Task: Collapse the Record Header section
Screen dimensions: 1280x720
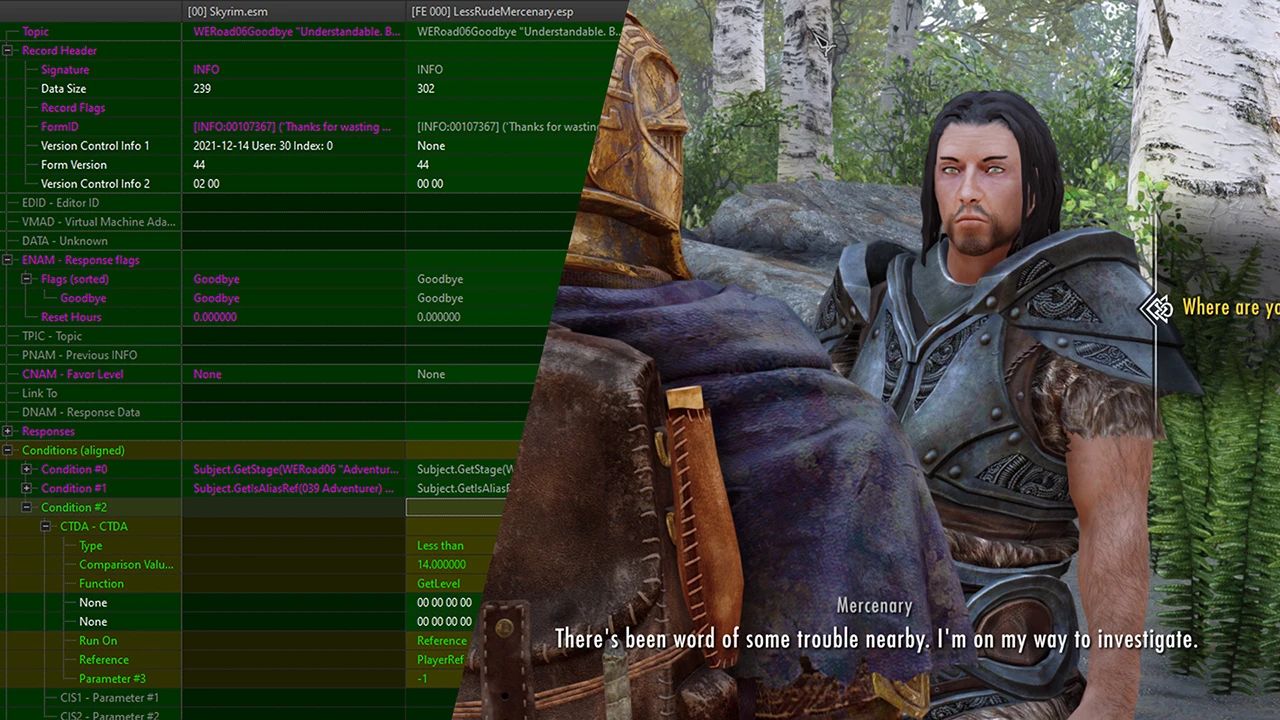Action: point(7,50)
